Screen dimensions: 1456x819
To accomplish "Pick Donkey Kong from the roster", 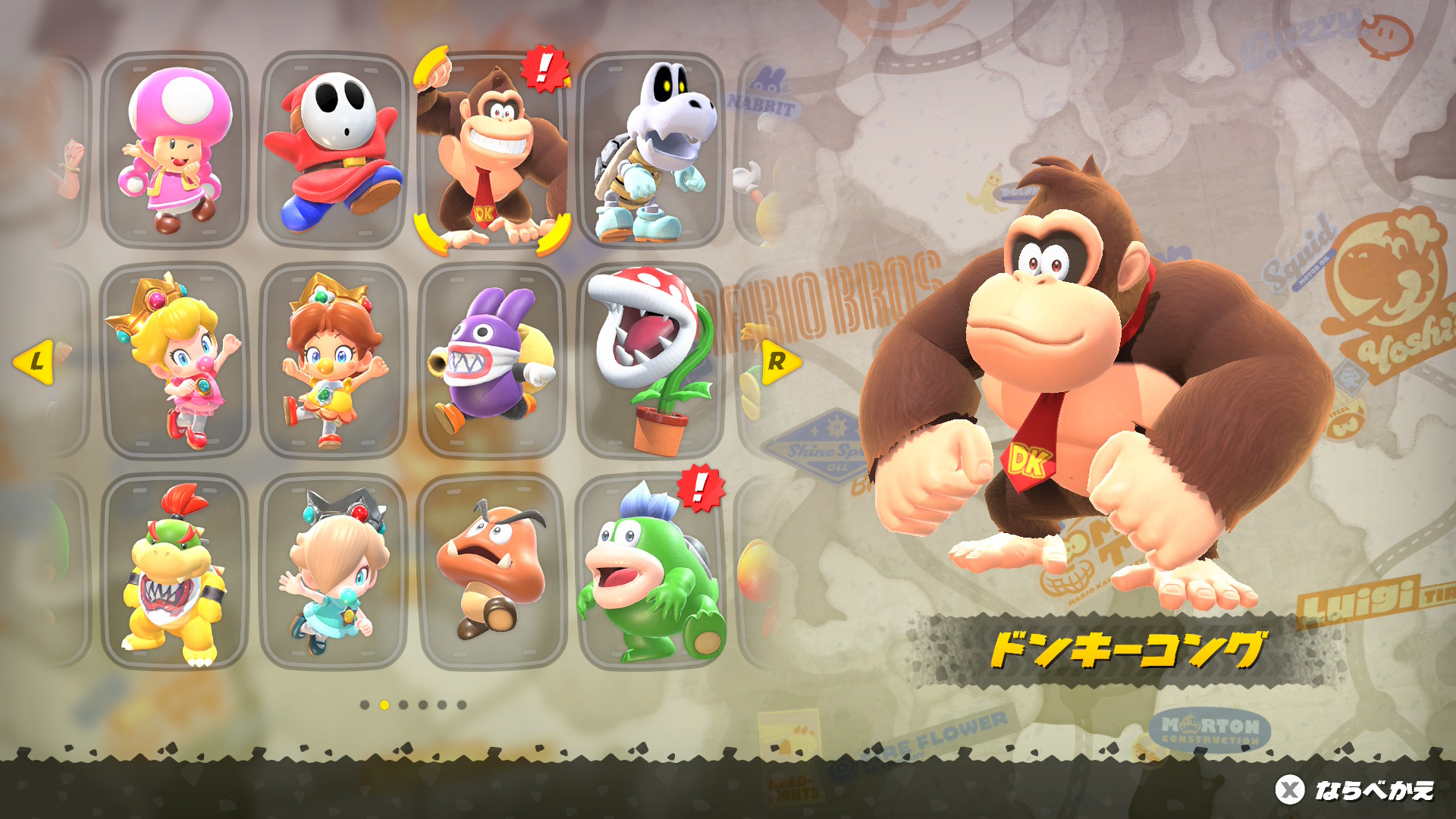I will [493, 150].
